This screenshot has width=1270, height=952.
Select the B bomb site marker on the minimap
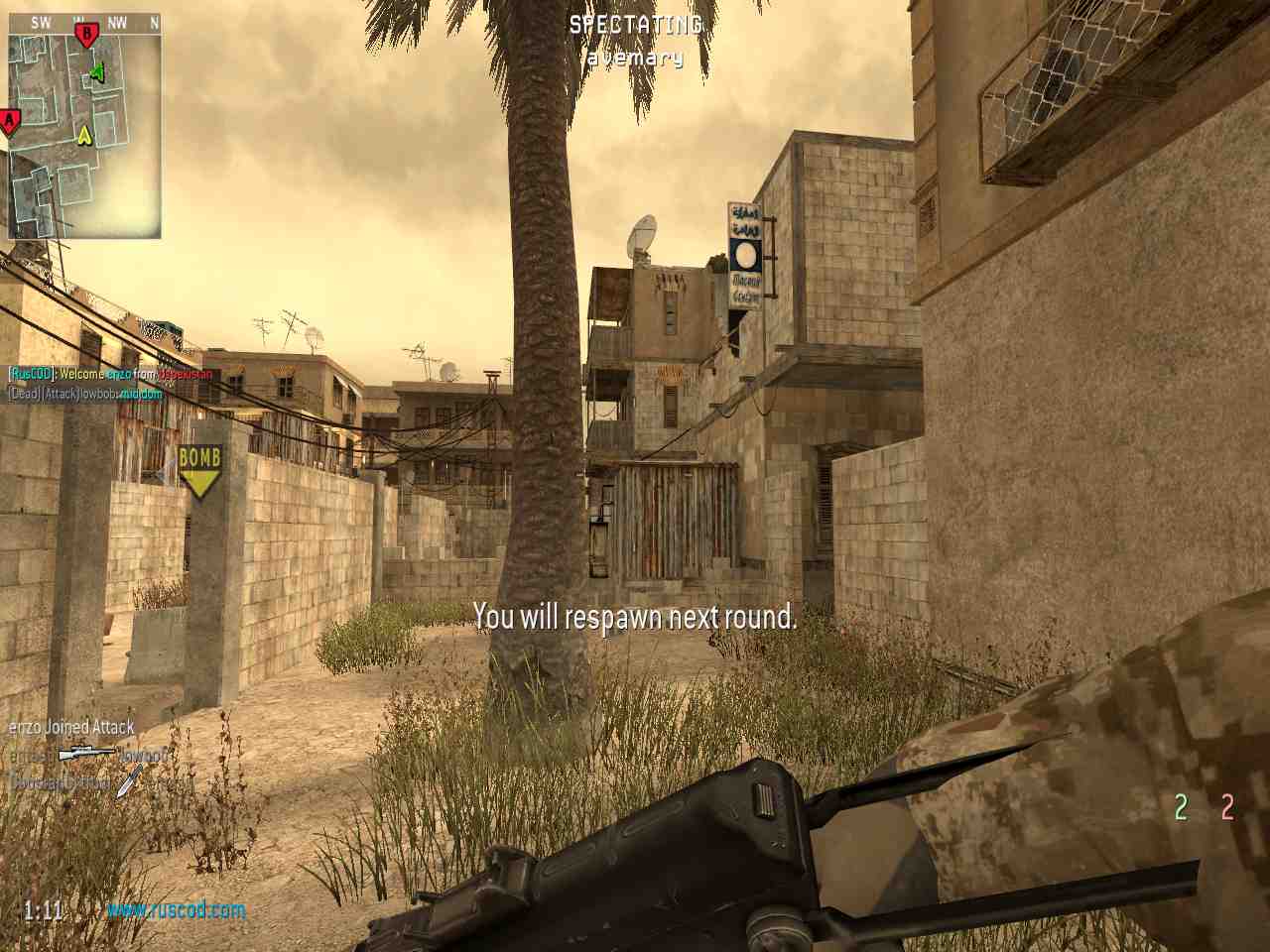pos(86,36)
